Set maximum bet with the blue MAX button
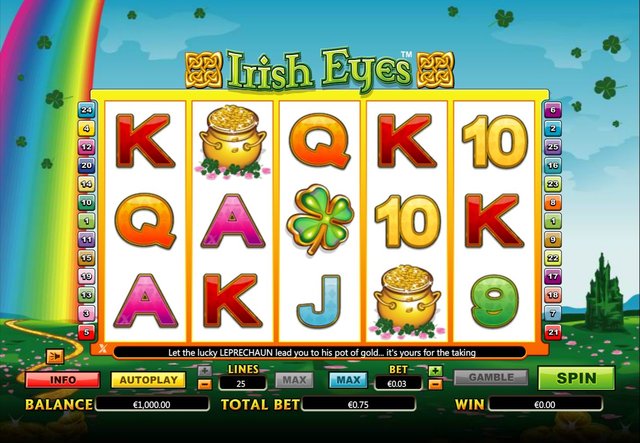Viewport: 640px width, 443px height. pos(347,380)
